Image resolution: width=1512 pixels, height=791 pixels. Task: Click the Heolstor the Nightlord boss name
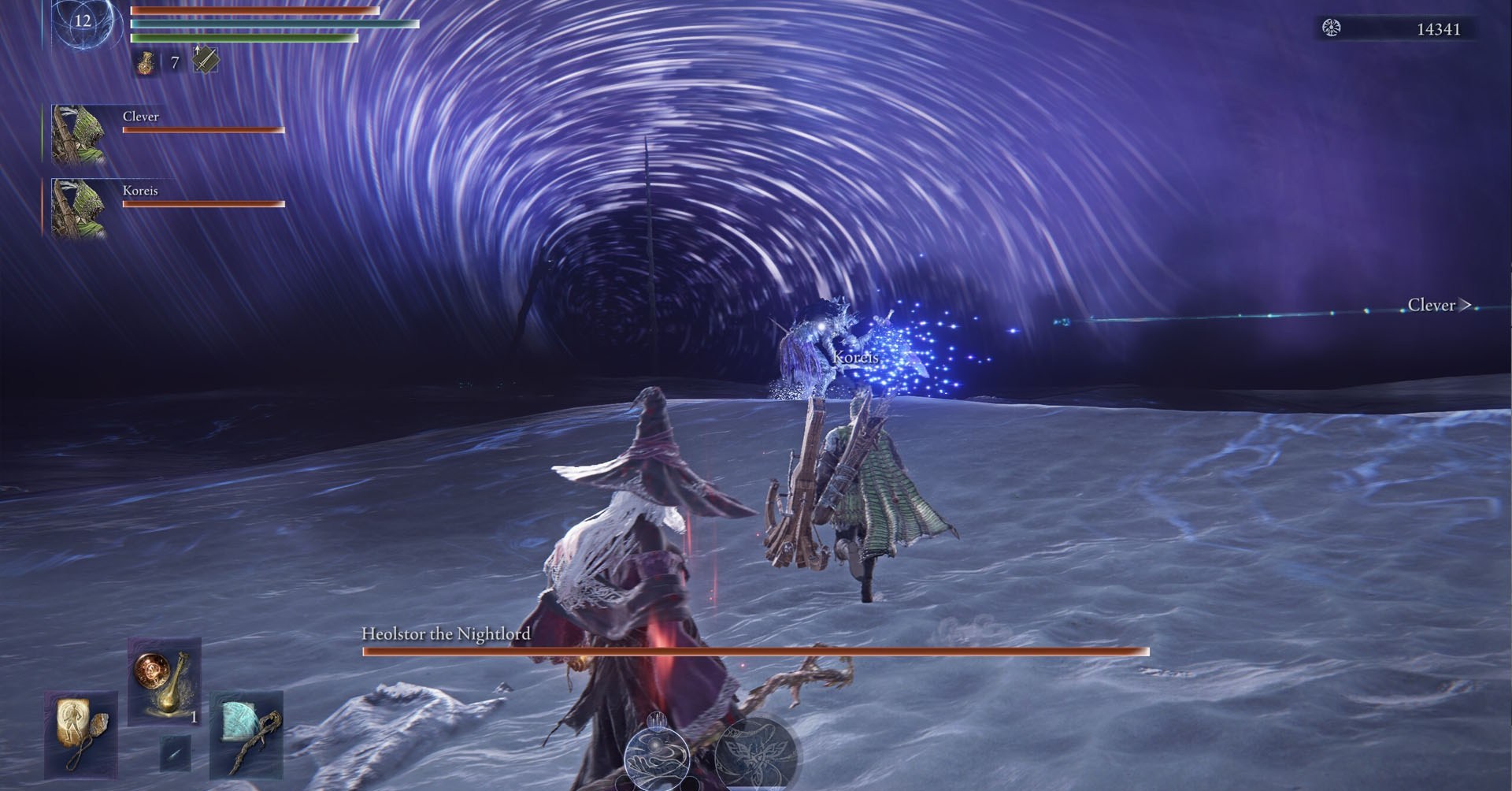coord(446,633)
